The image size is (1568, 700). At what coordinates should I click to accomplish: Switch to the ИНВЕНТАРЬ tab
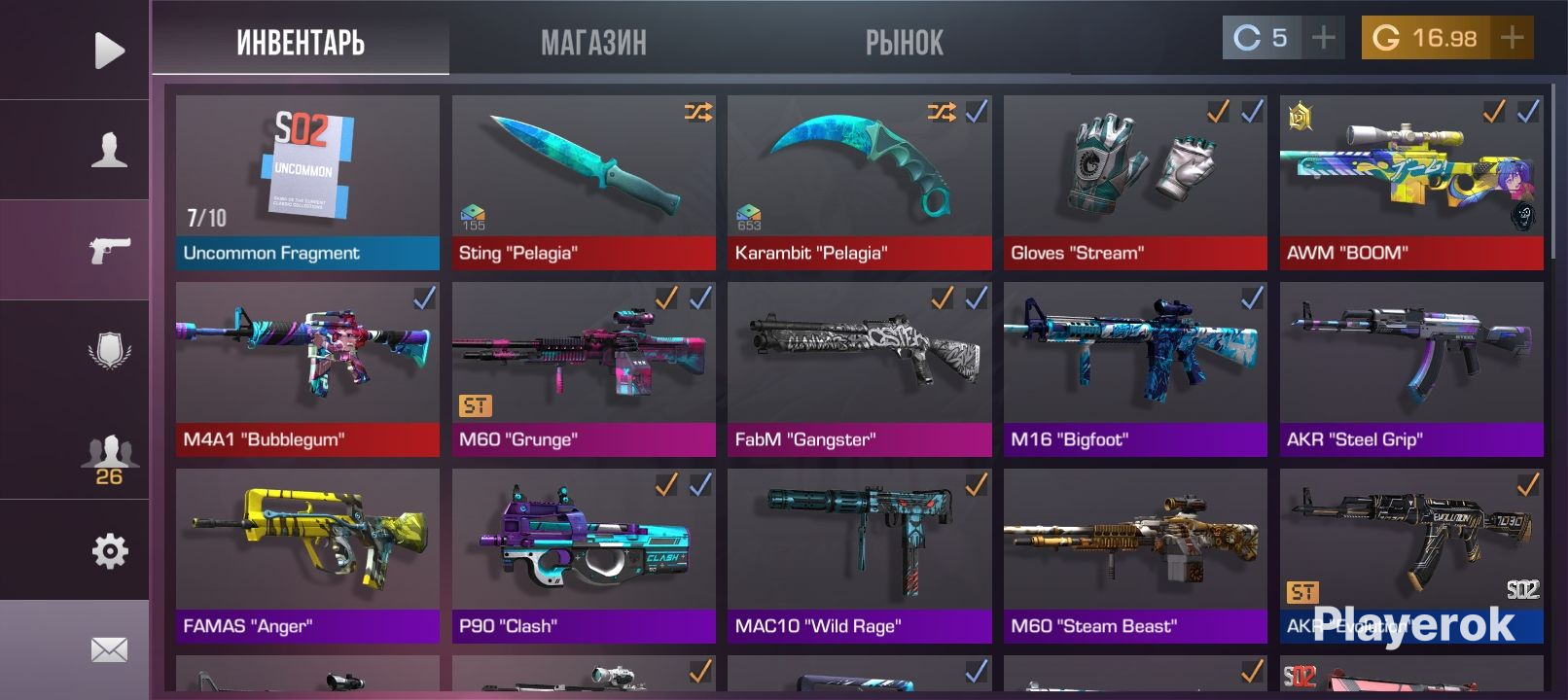coord(301,42)
